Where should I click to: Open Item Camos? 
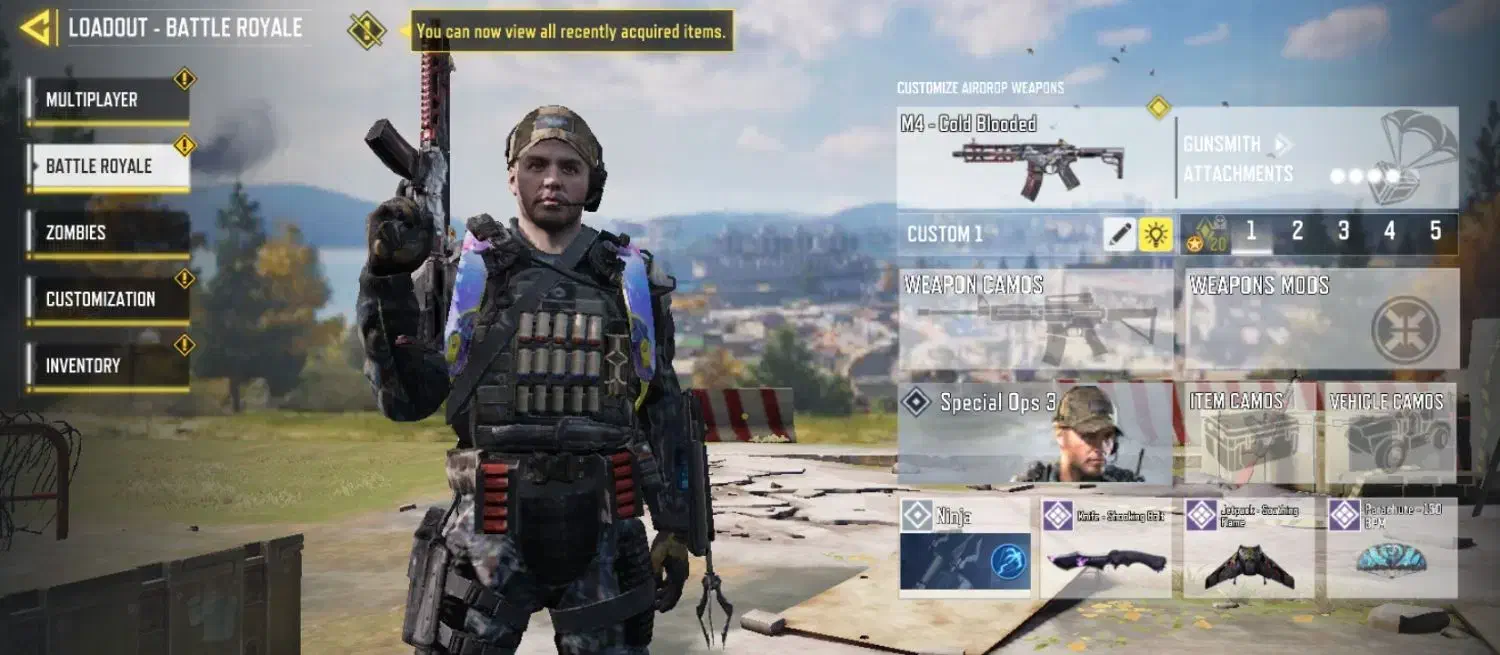pos(1251,433)
